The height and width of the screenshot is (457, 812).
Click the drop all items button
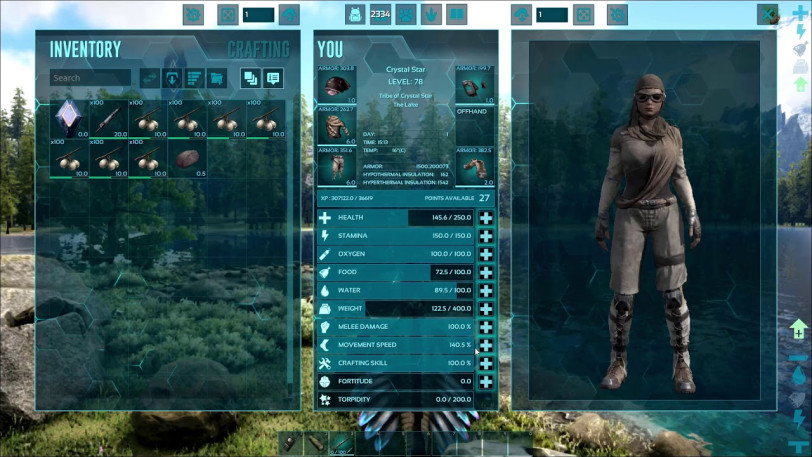(x=172, y=78)
